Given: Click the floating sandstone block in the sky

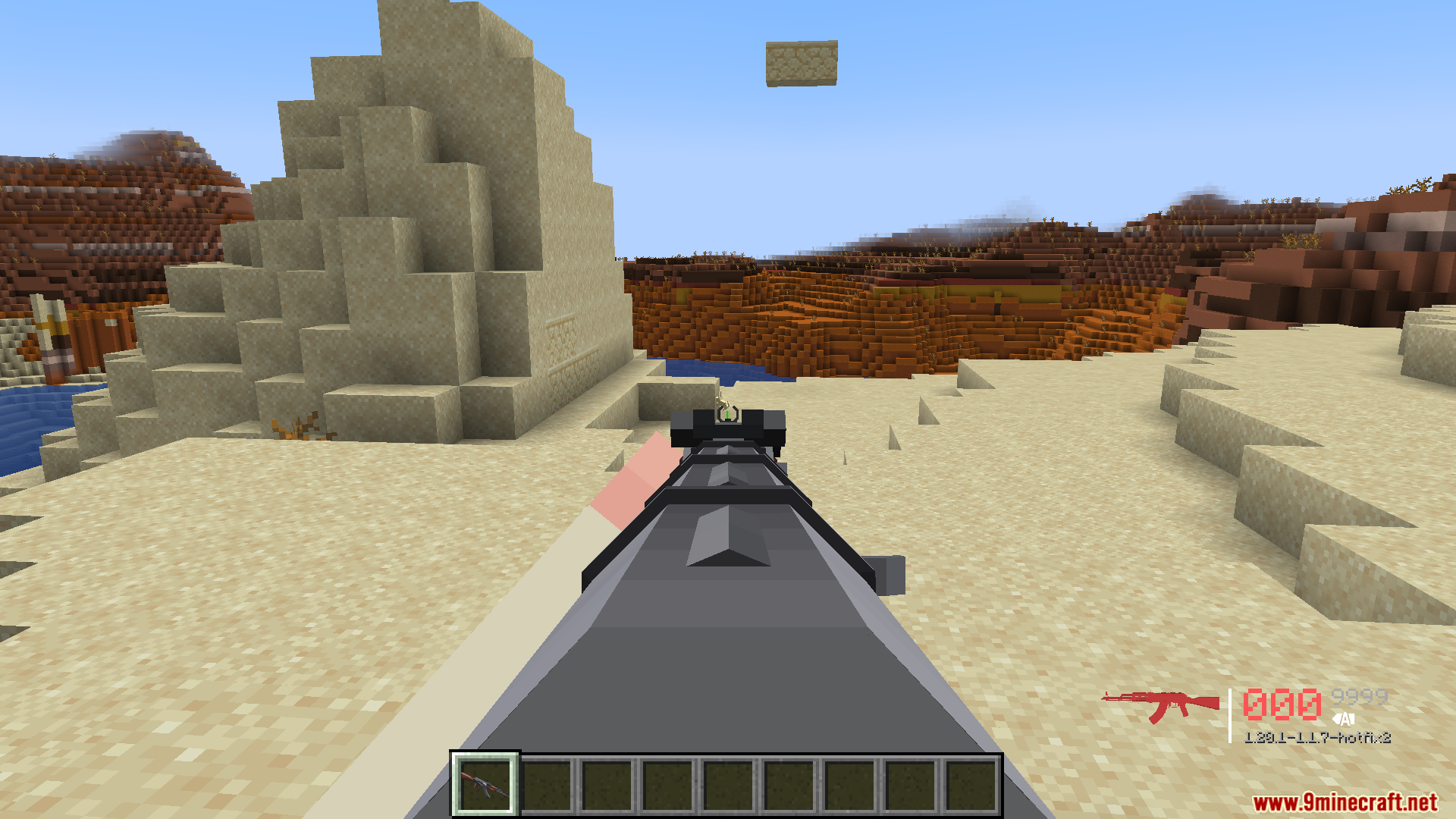Looking at the screenshot, I should coord(802,63).
